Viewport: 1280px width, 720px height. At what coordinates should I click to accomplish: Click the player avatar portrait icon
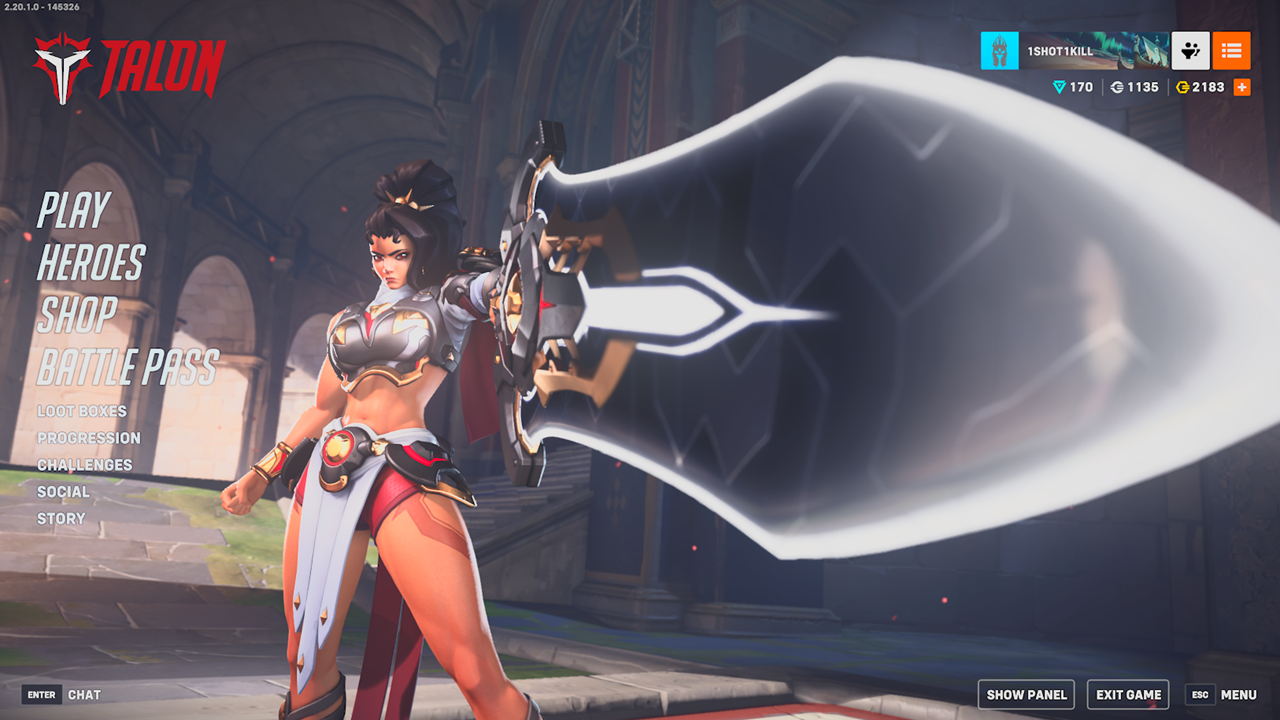pos(999,51)
